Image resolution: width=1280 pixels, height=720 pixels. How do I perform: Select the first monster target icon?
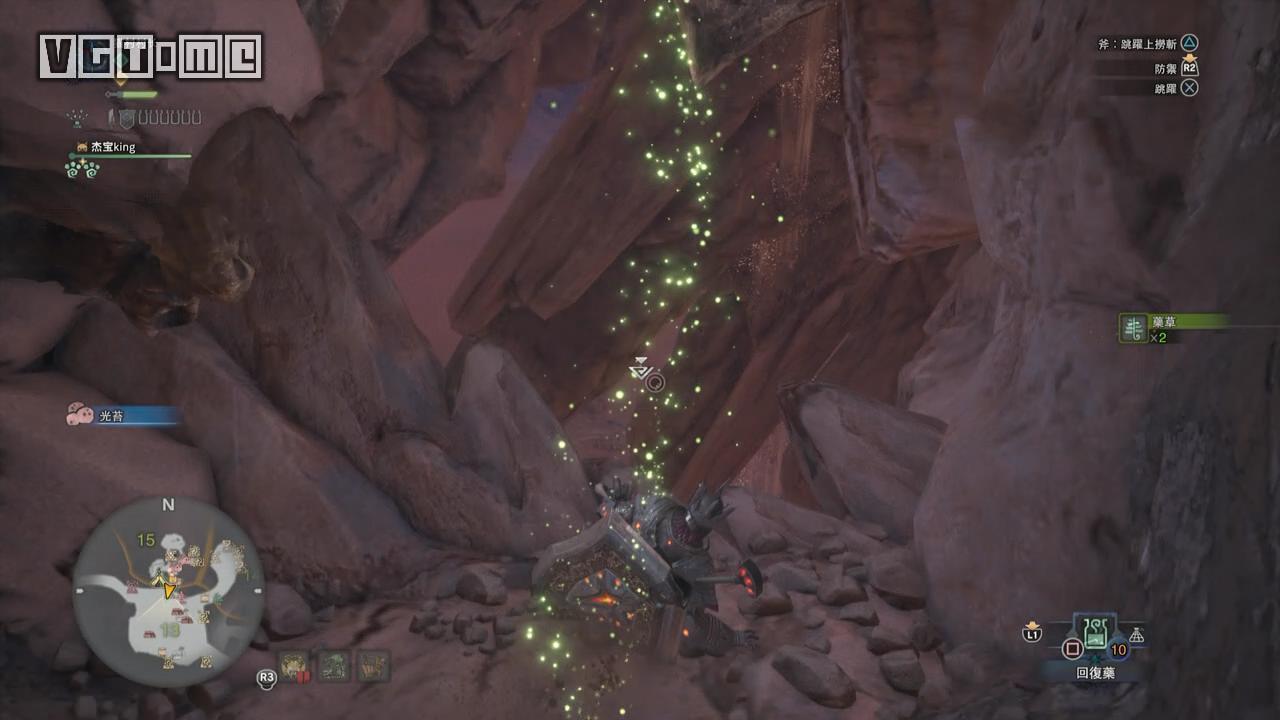coord(293,665)
